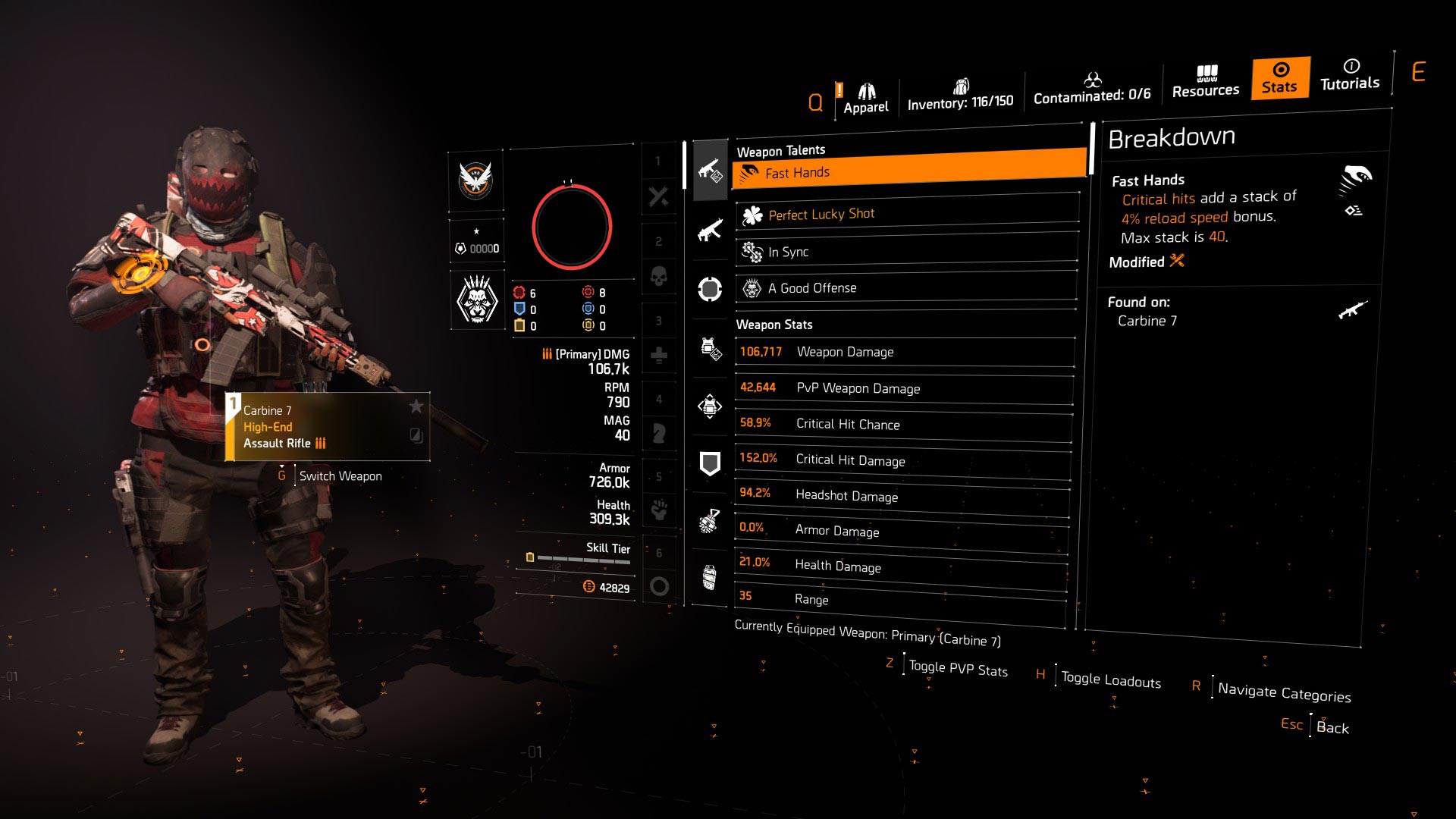Select the skill slot circle icon

710,289
